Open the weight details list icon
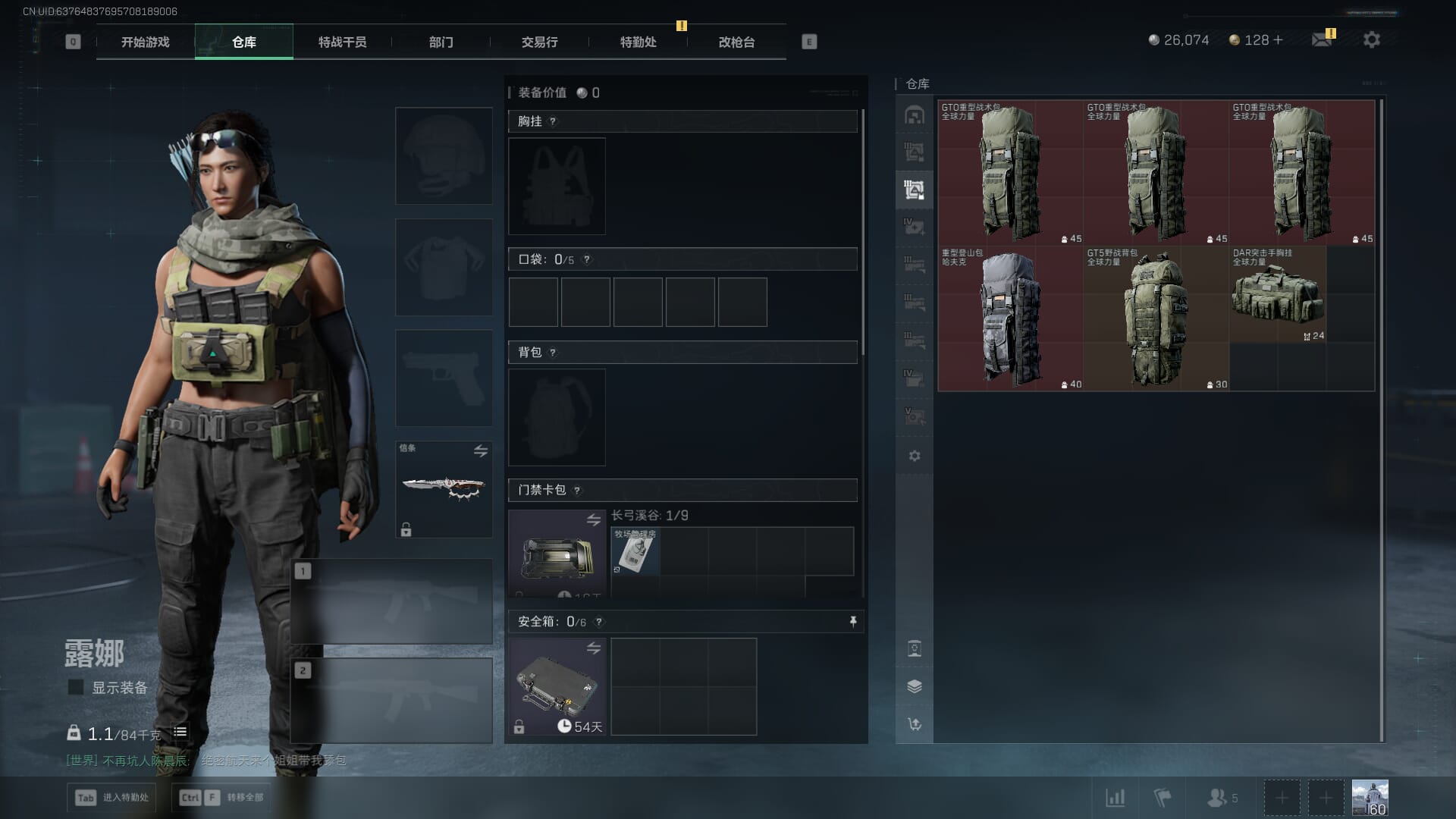 [x=180, y=732]
